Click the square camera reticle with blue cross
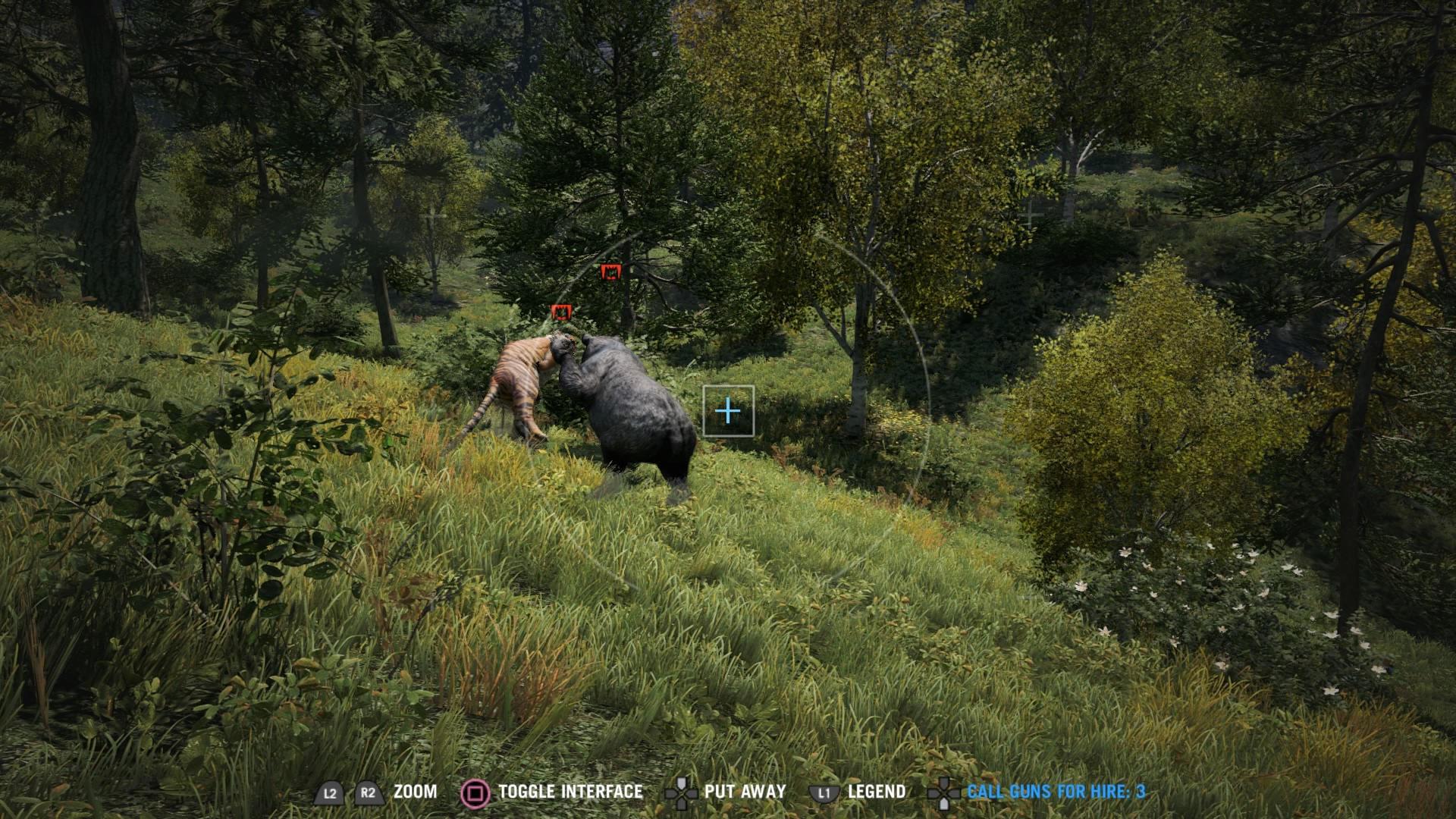This screenshot has width=1456, height=819. (x=728, y=411)
